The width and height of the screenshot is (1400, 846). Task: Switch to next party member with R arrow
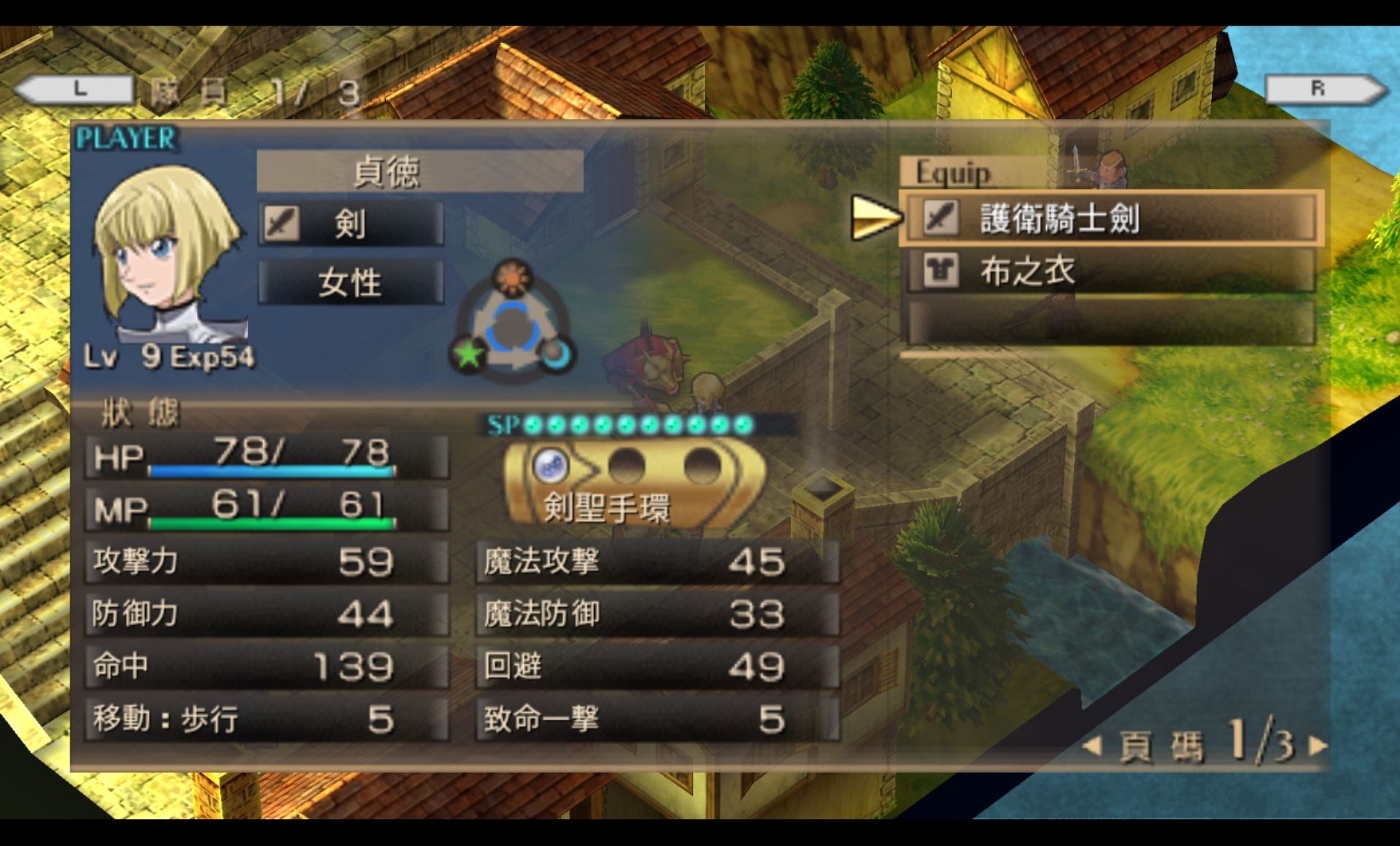(x=1326, y=89)
